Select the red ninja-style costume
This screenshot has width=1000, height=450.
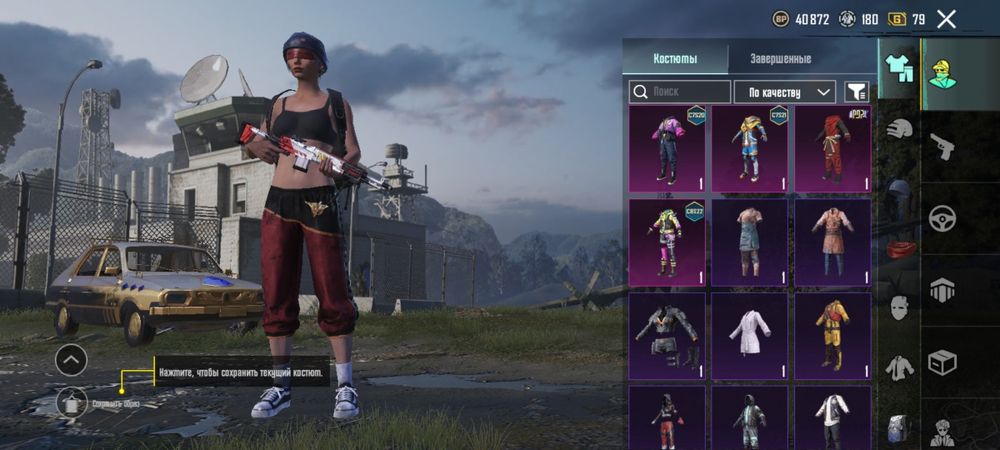tap(832, 149)
